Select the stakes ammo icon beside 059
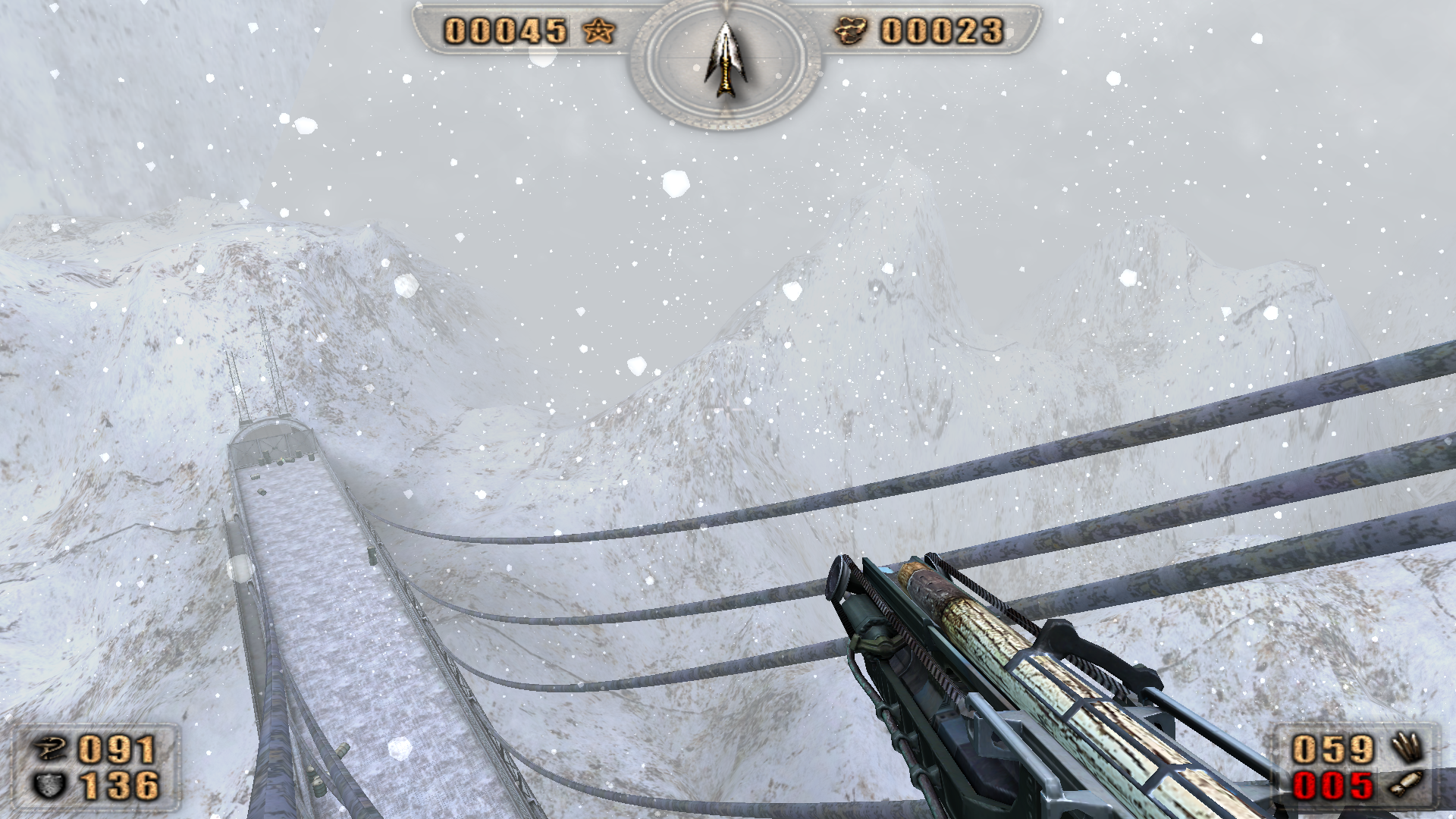 pyautogui.click(x=1407, y=748)
